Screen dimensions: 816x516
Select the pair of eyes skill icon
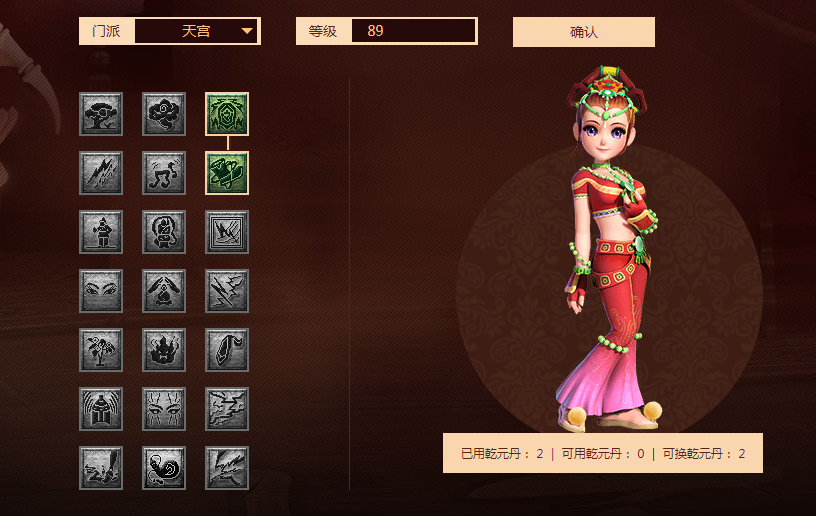coord(101,291)
